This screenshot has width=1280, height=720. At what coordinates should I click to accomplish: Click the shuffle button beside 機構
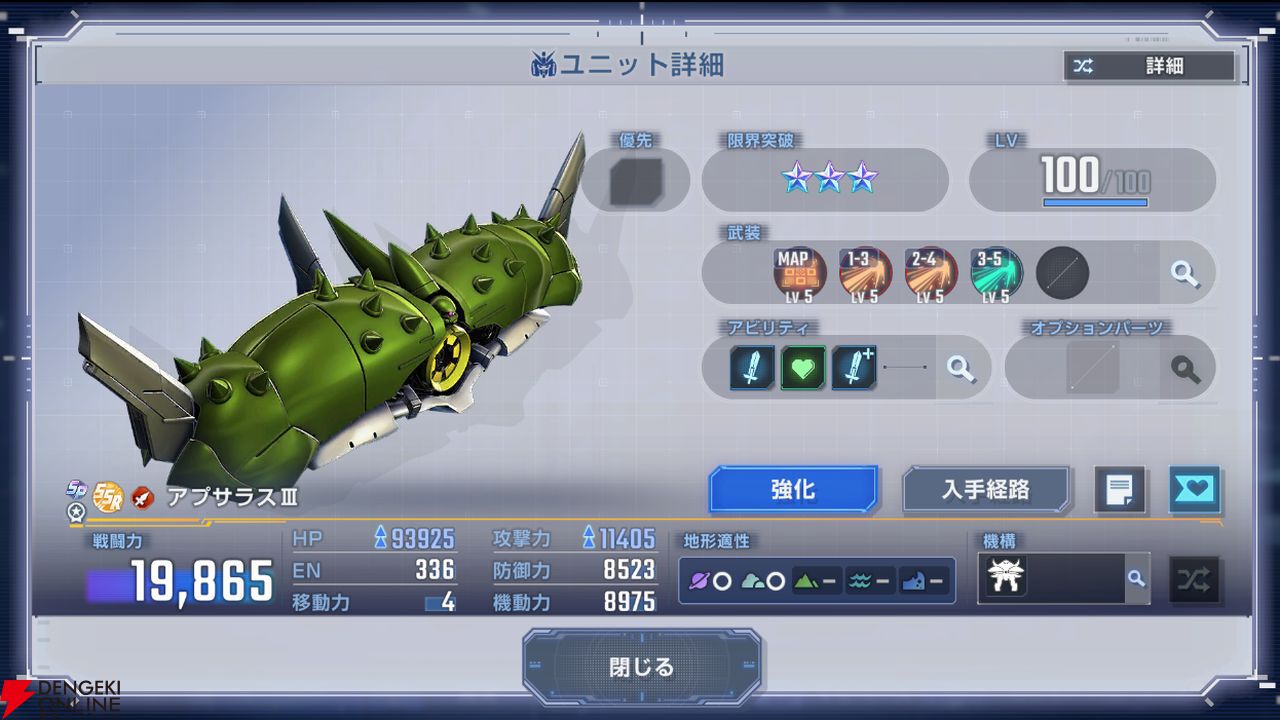point(1194,579)
